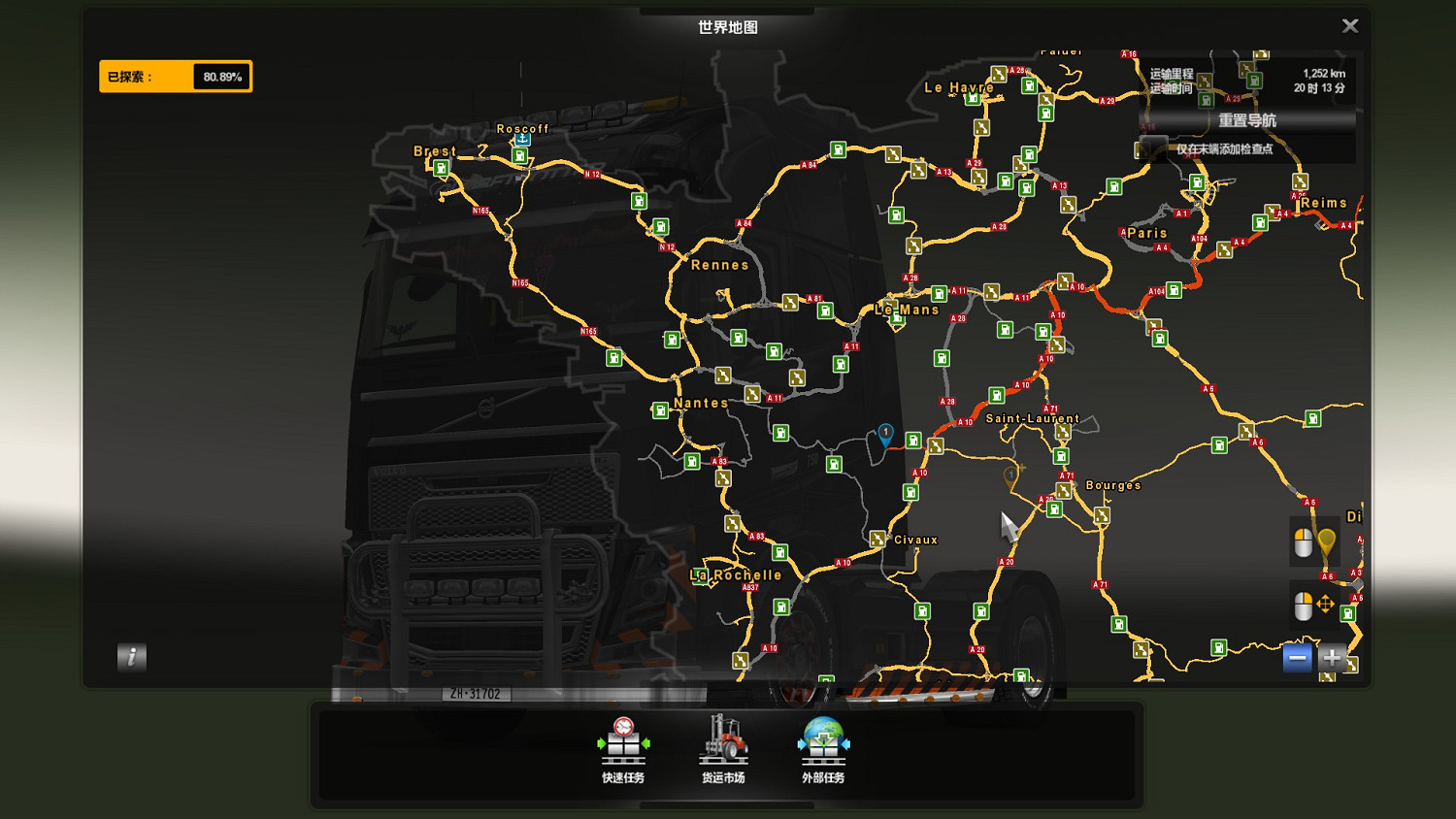The width and height of the screenshot is (1456, 819).
Task: Click the info icon in the bottom-left corner
Action: click(x=132, y=657)
